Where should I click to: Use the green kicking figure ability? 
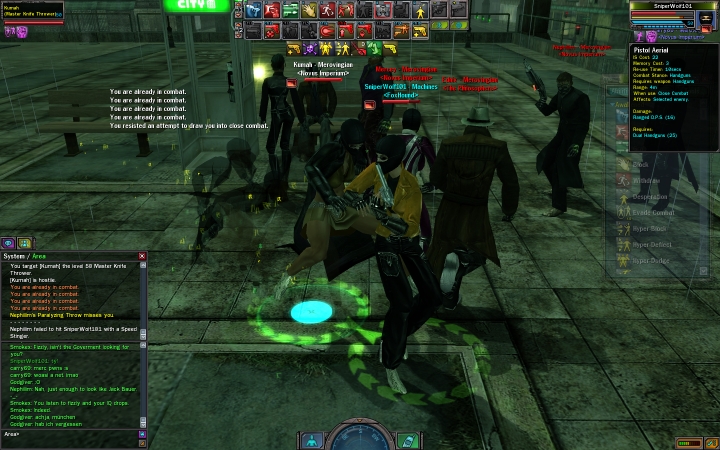tap(373, 48)
